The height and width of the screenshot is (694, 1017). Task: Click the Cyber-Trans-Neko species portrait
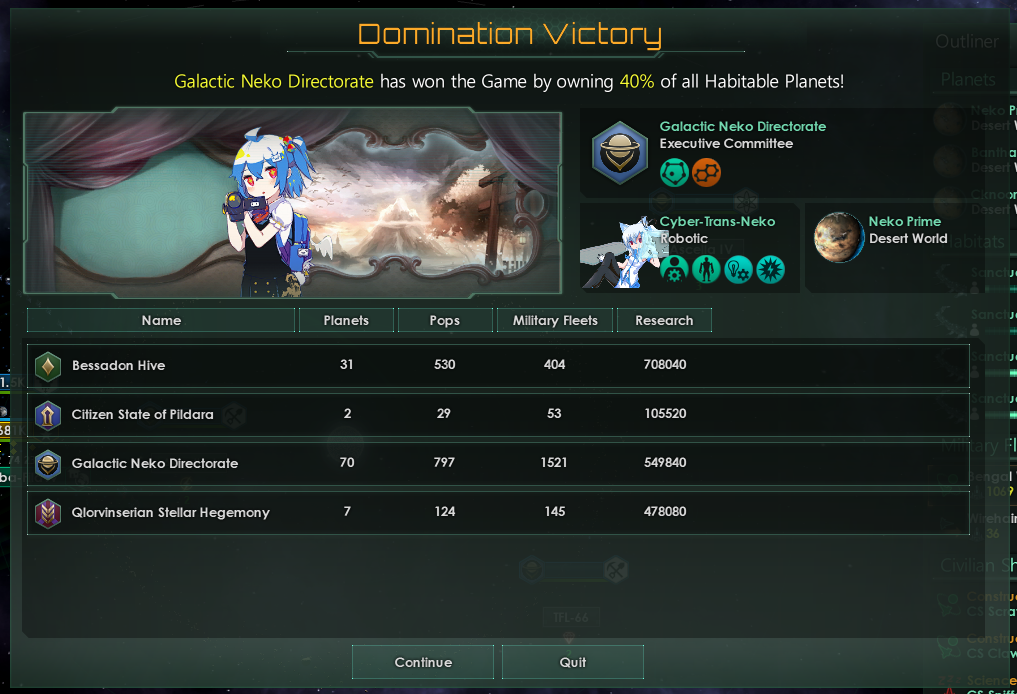(616, 252)
